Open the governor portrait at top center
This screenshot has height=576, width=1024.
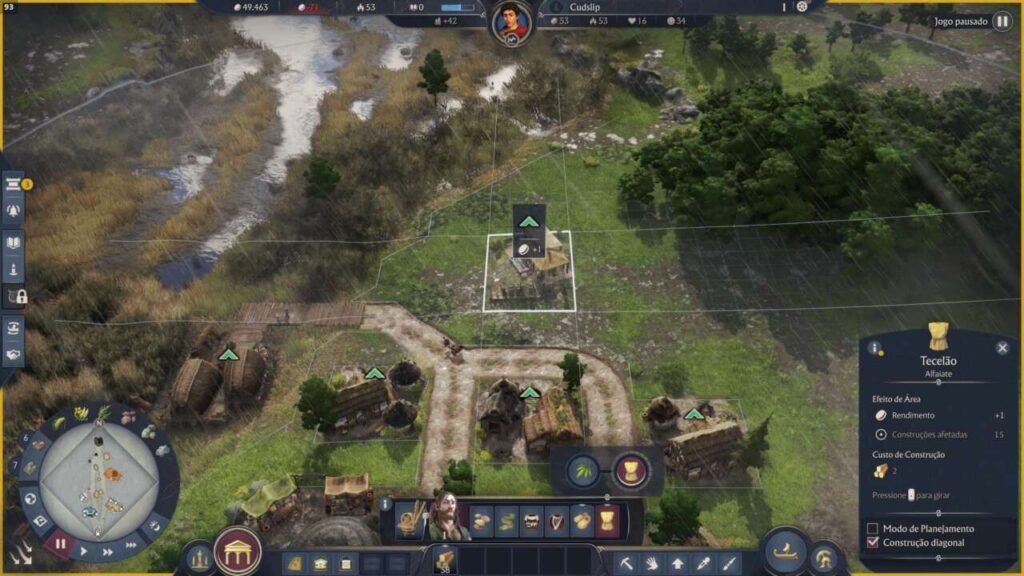[511, 20]
